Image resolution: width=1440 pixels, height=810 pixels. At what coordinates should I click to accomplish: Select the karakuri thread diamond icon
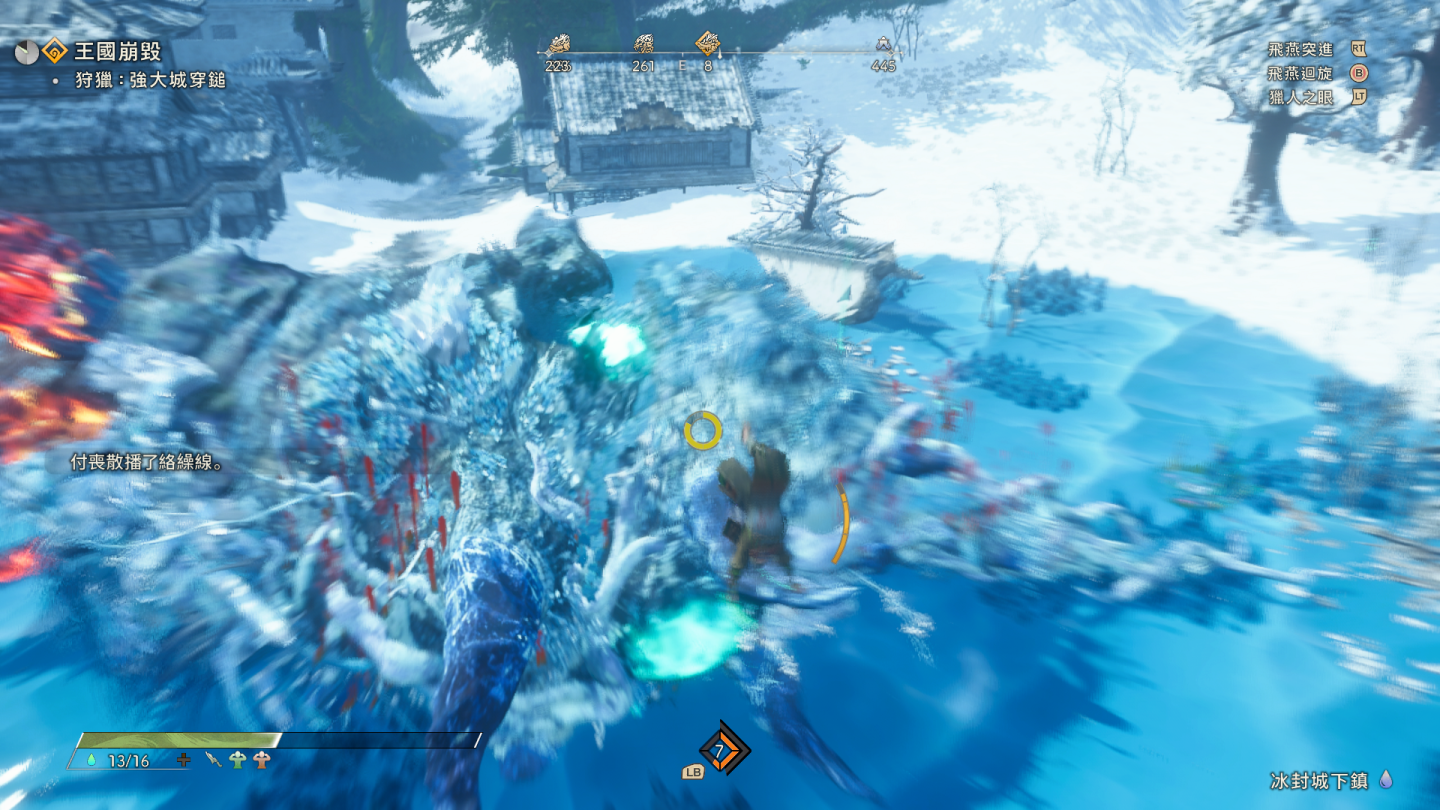tap(723, 750)
